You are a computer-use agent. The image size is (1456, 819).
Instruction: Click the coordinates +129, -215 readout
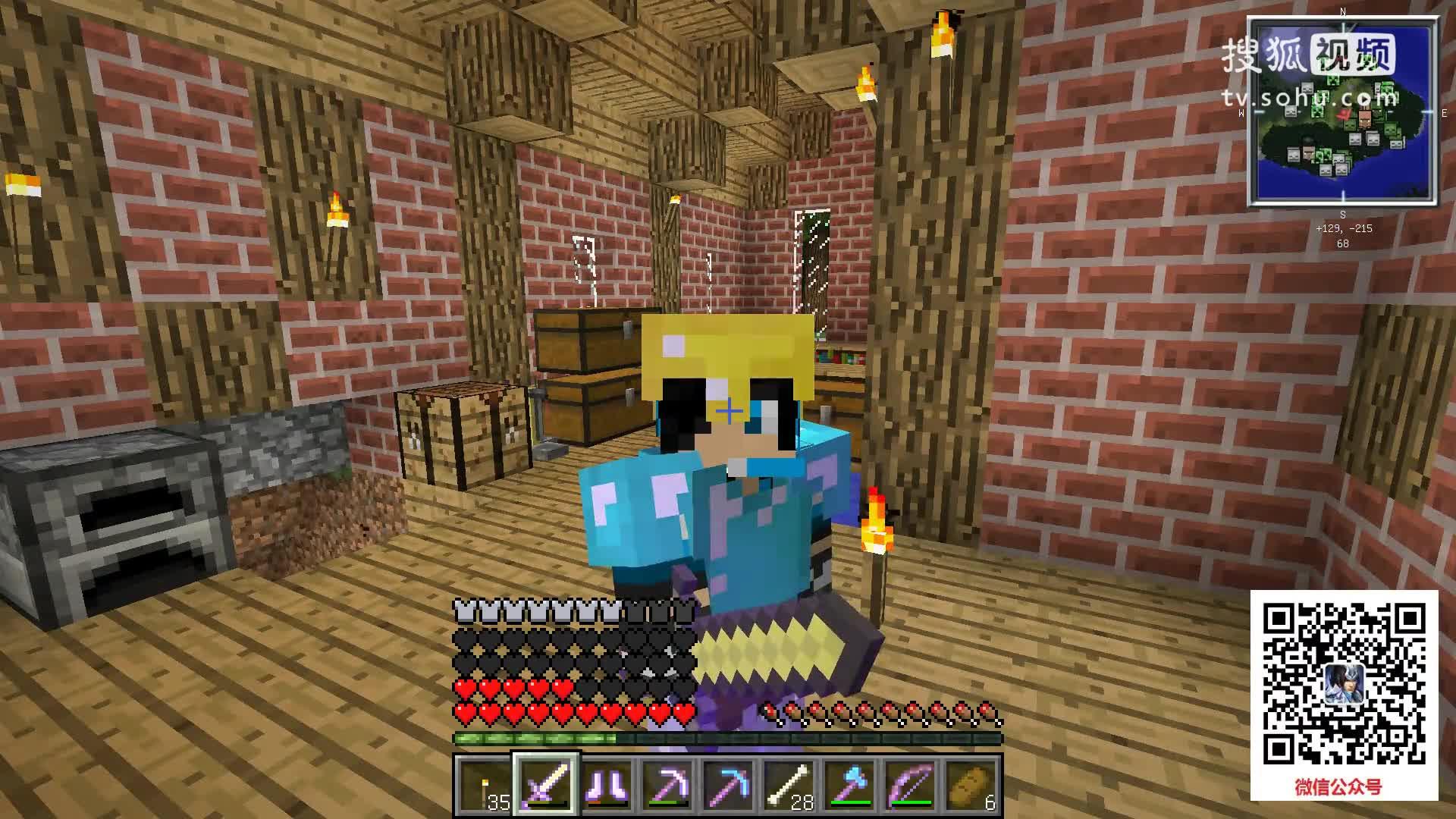click(x=1344, y=228)
